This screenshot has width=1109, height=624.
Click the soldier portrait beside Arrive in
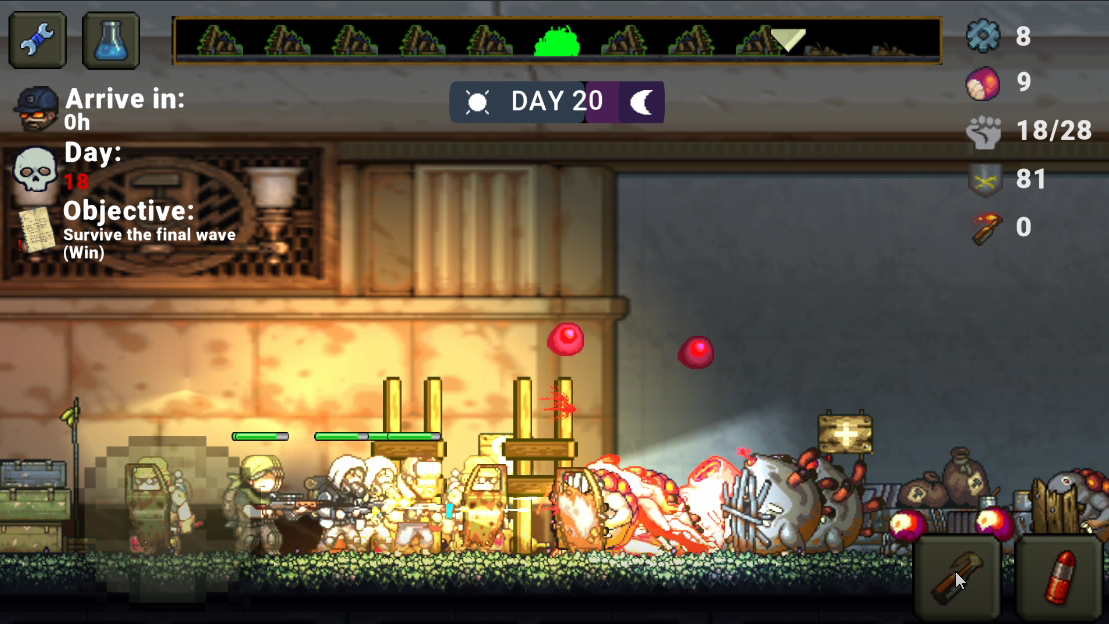click(38, 108)
